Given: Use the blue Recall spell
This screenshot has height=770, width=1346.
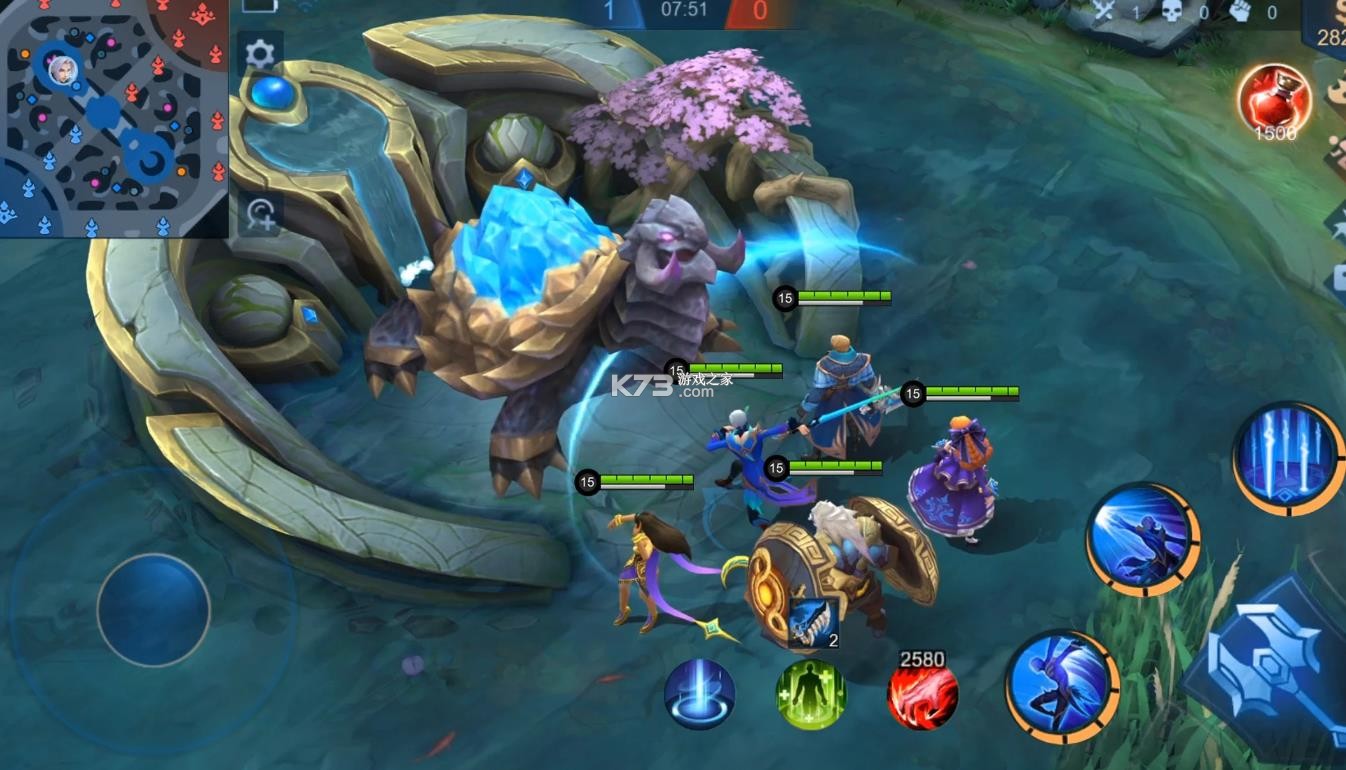Looking at the screenshot, I should pos(700,694).
